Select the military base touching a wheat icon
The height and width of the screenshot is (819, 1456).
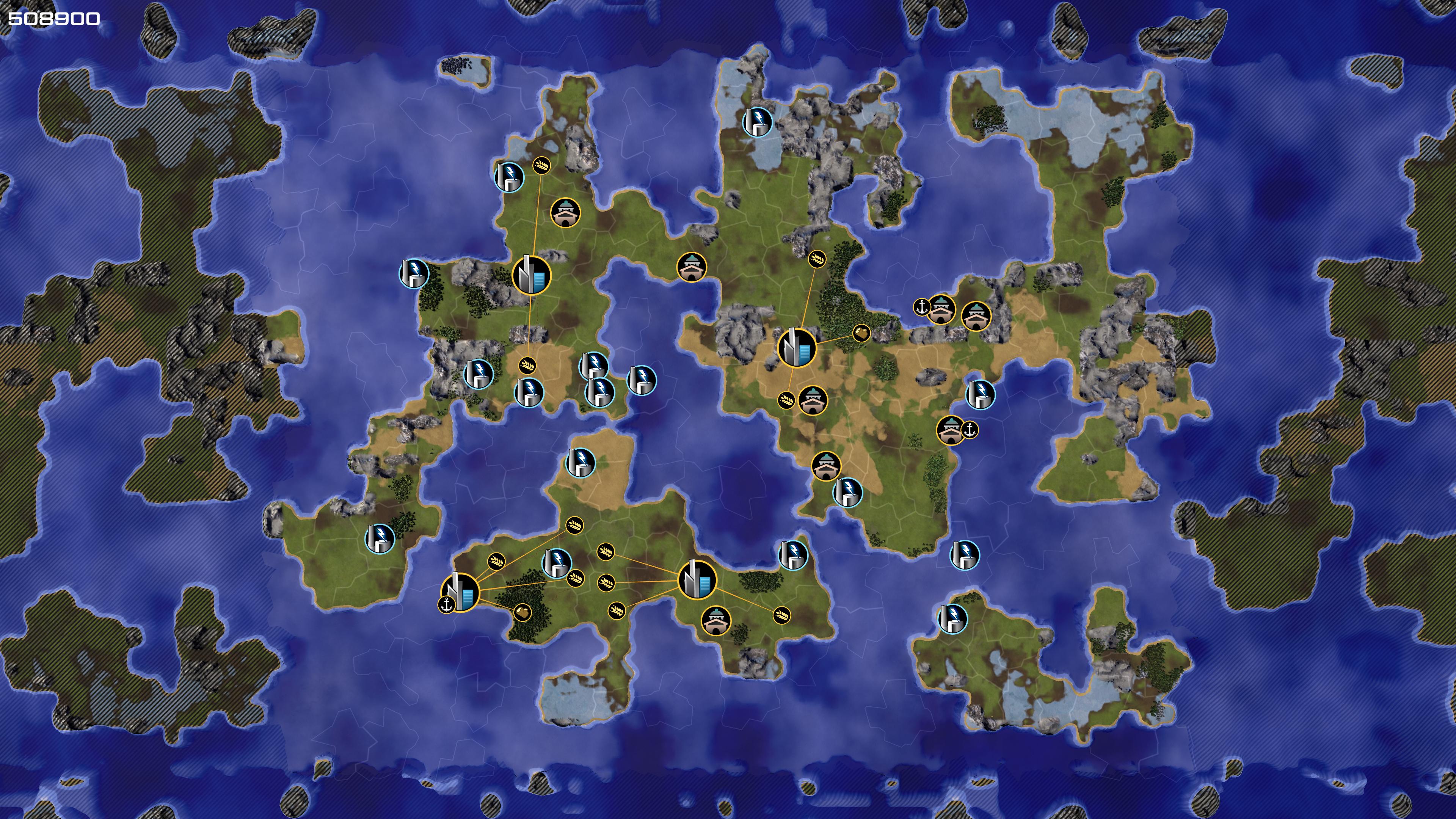813,400
